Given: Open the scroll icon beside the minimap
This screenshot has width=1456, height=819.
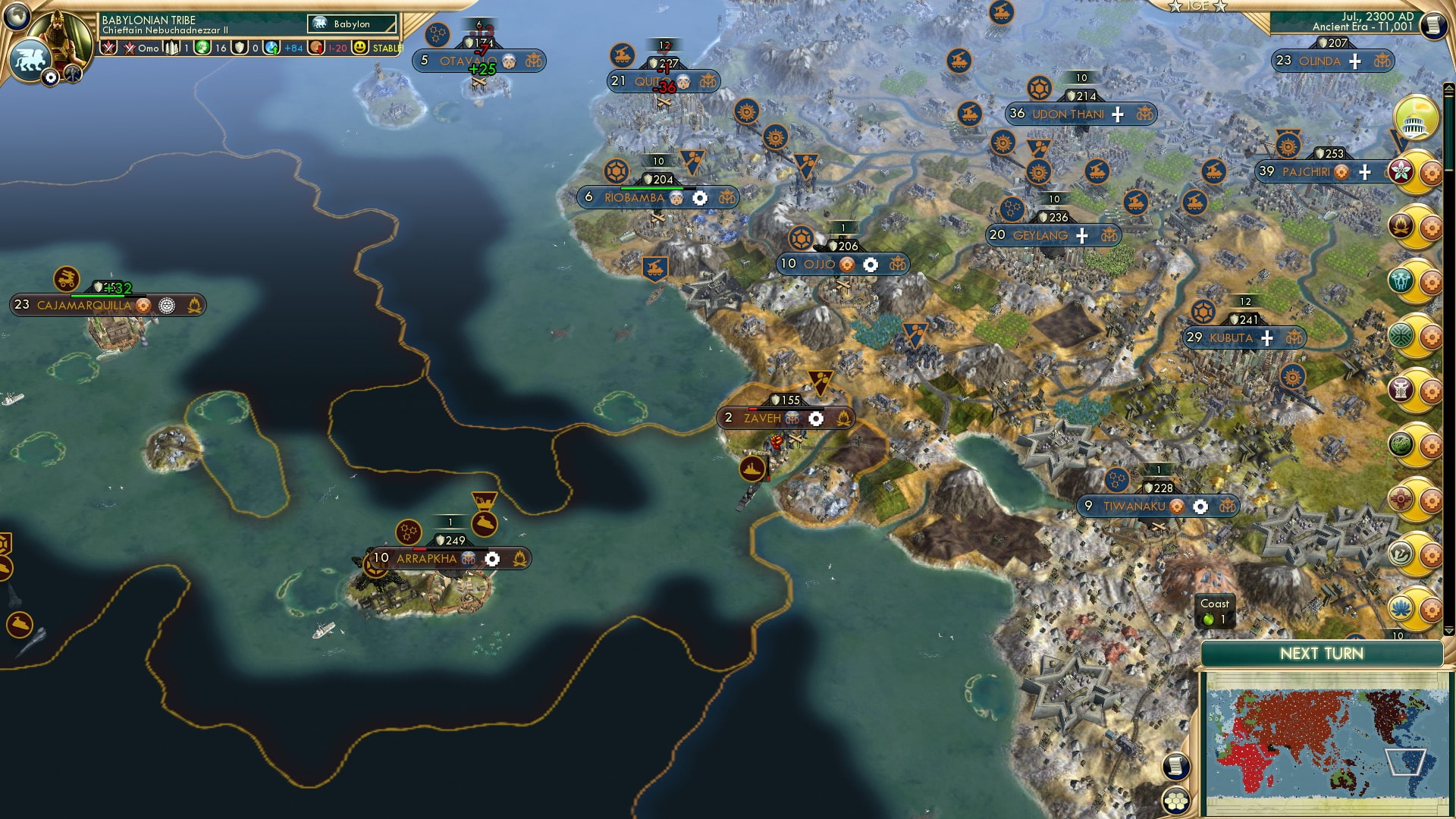Looking at the screenshot, I should (1175, 766).
